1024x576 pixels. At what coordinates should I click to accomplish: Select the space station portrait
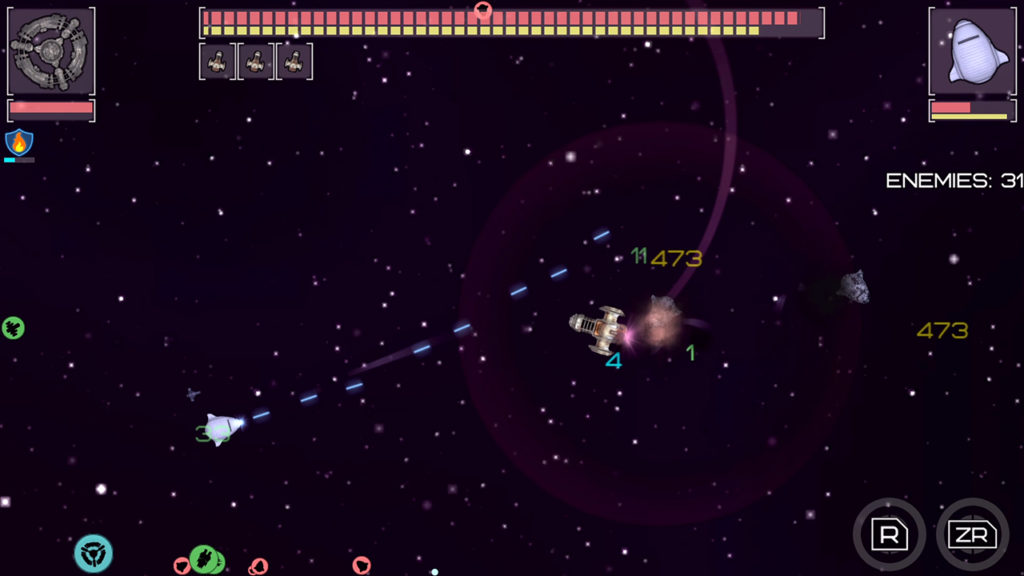tap(51, 51)
